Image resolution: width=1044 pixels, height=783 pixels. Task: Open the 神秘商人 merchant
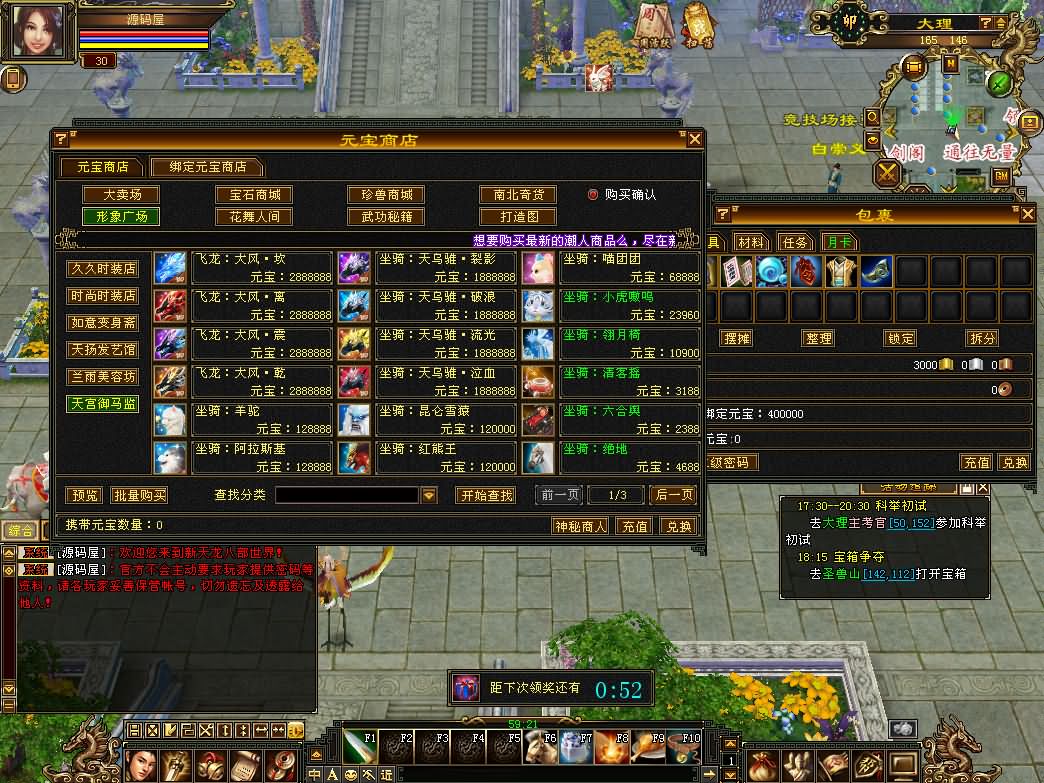point(581,526)
